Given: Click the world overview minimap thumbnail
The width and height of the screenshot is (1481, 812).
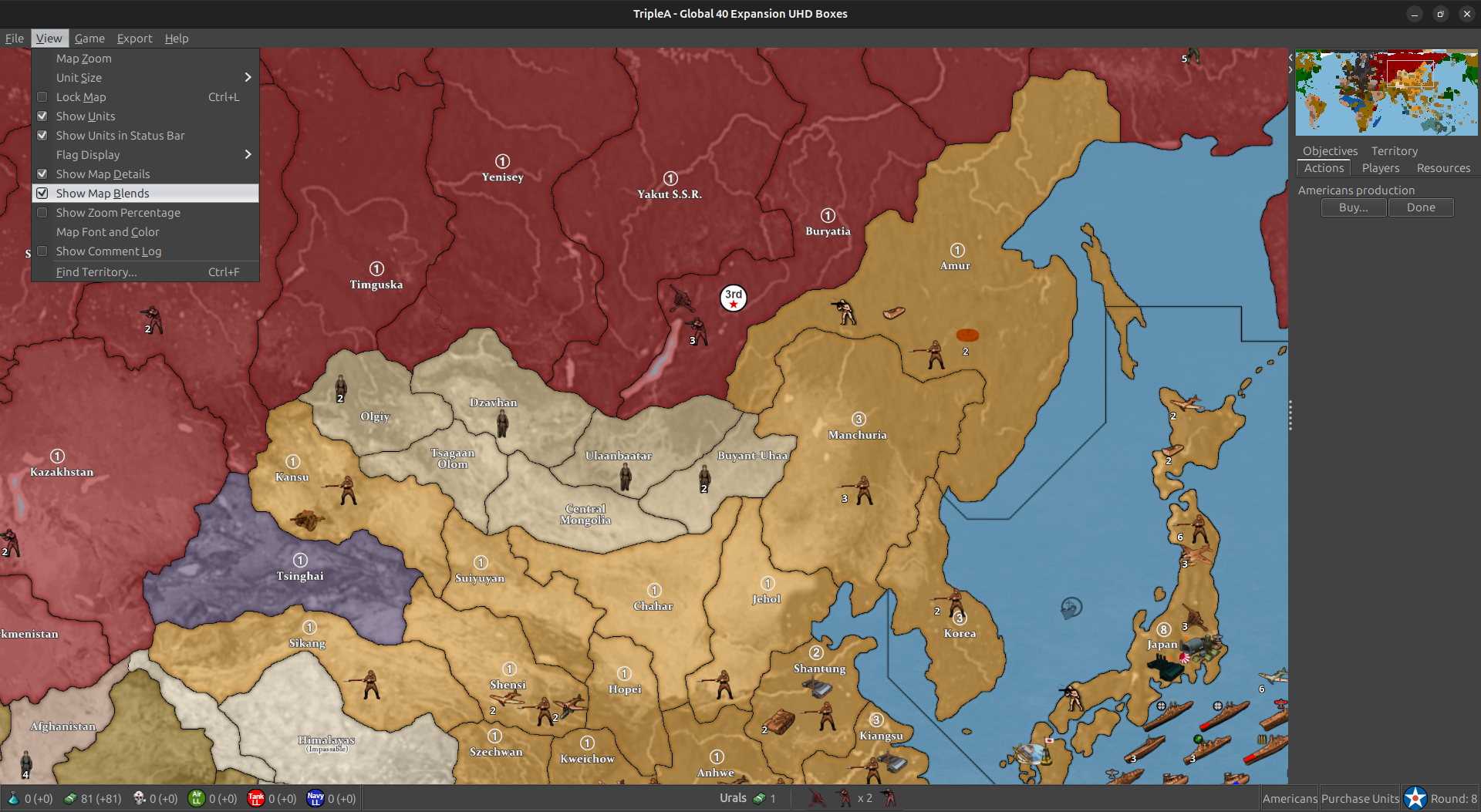Looking at the screenshot, I should [1385, 93].
